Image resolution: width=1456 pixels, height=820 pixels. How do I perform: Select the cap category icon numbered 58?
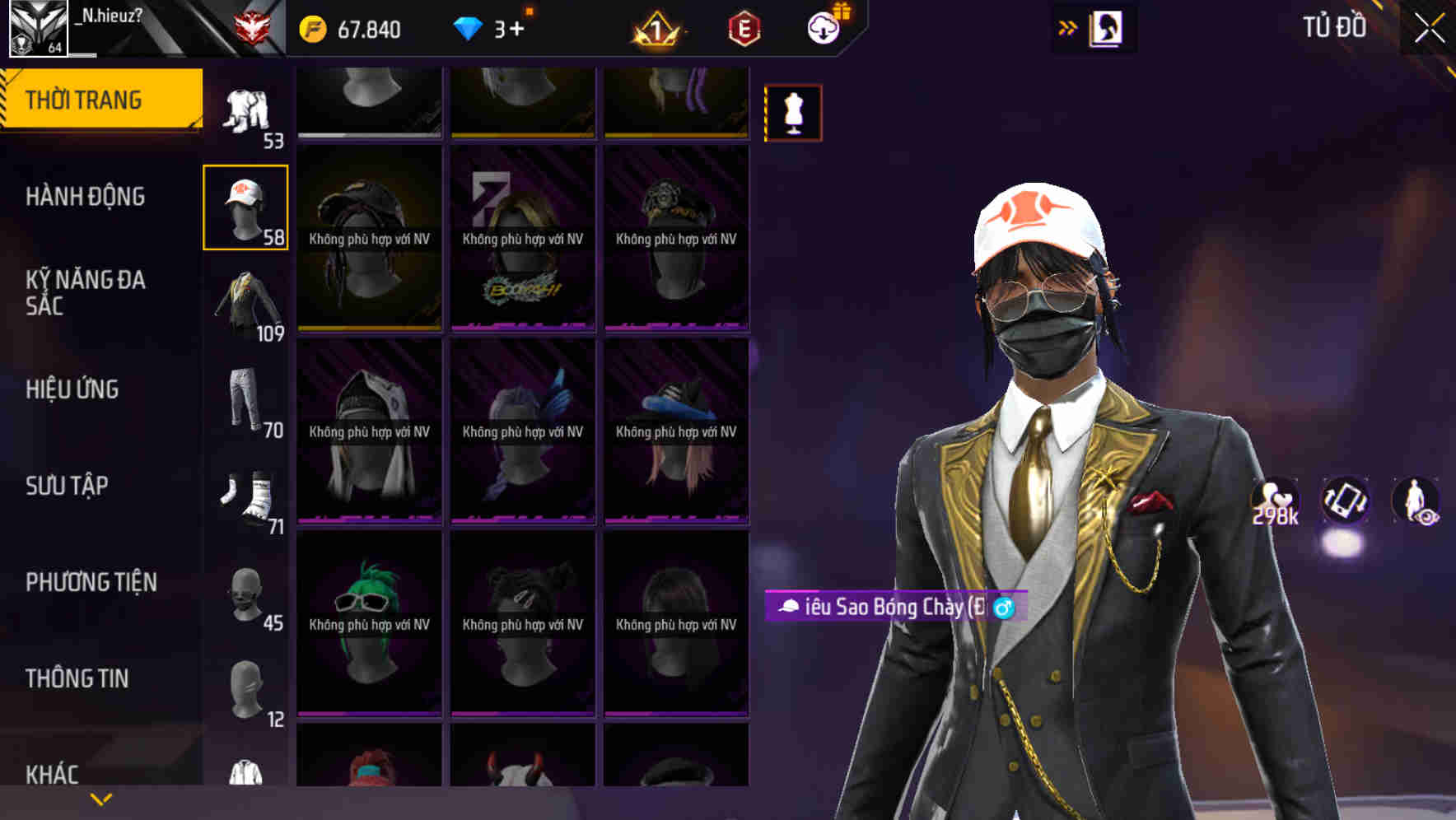coord(245,206)
